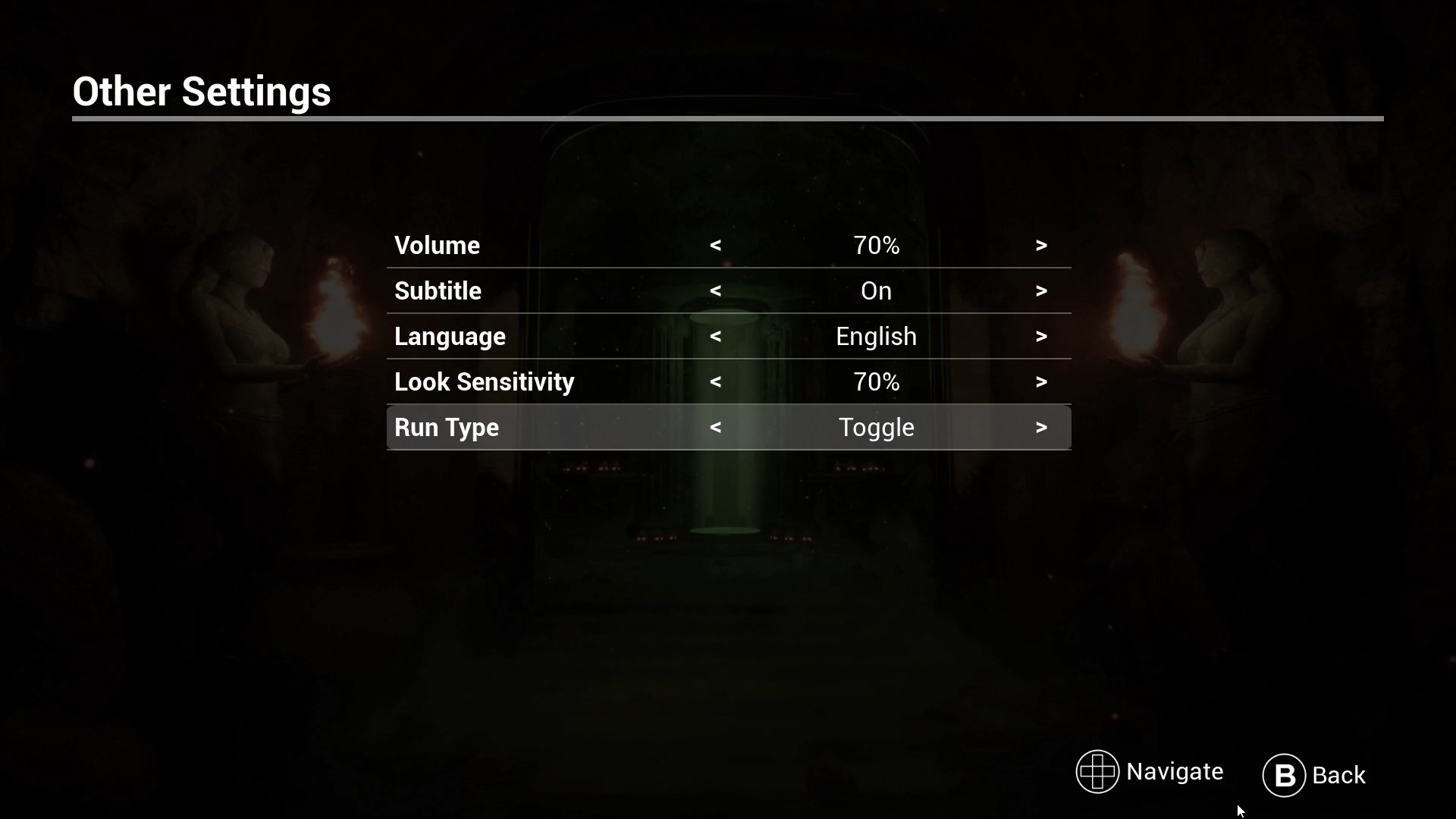The image size is (1456, 819).
Task: Click the D-pad Navigate icon
Action: pos(1097,771)
